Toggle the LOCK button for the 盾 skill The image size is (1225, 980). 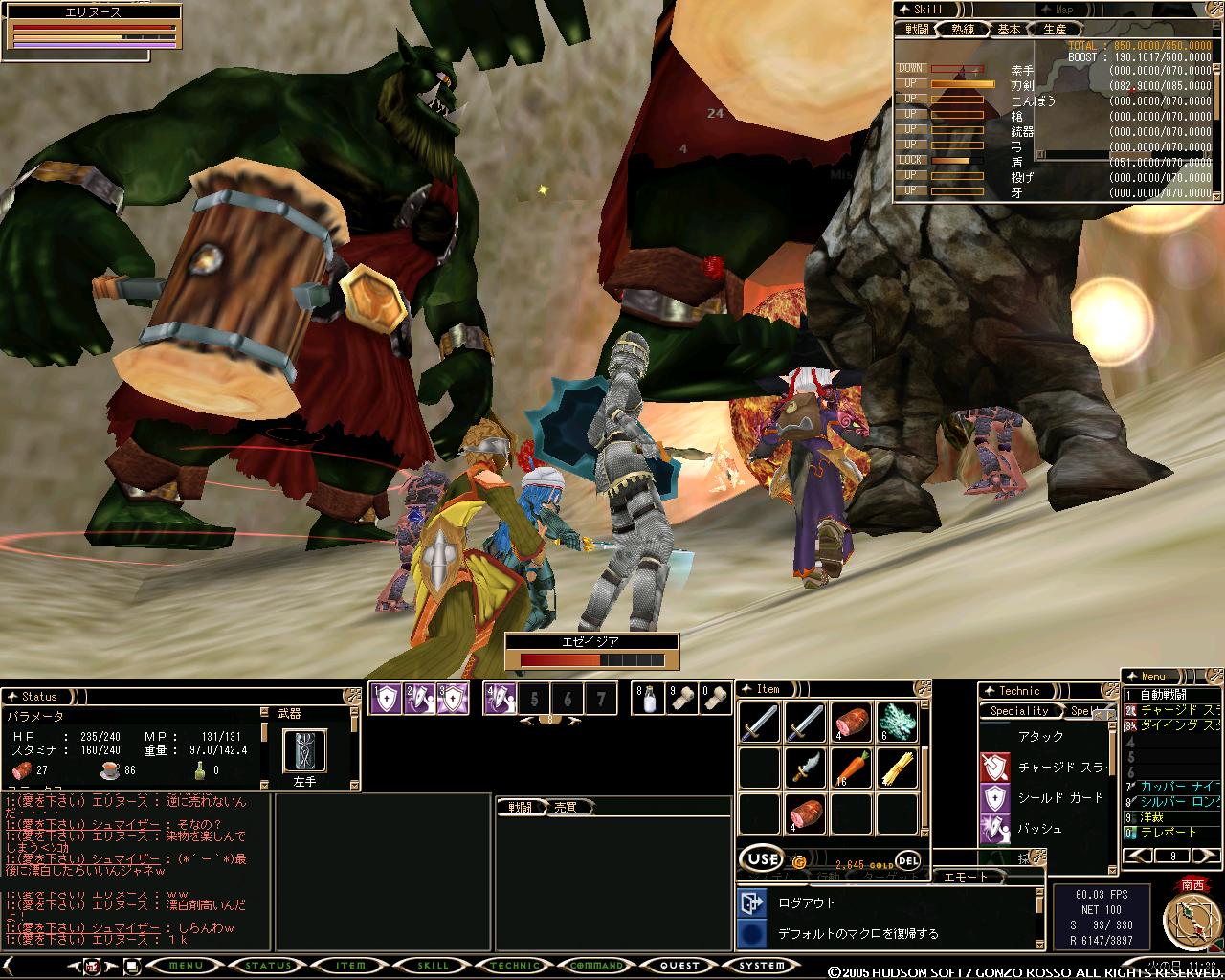pos(911,160)
